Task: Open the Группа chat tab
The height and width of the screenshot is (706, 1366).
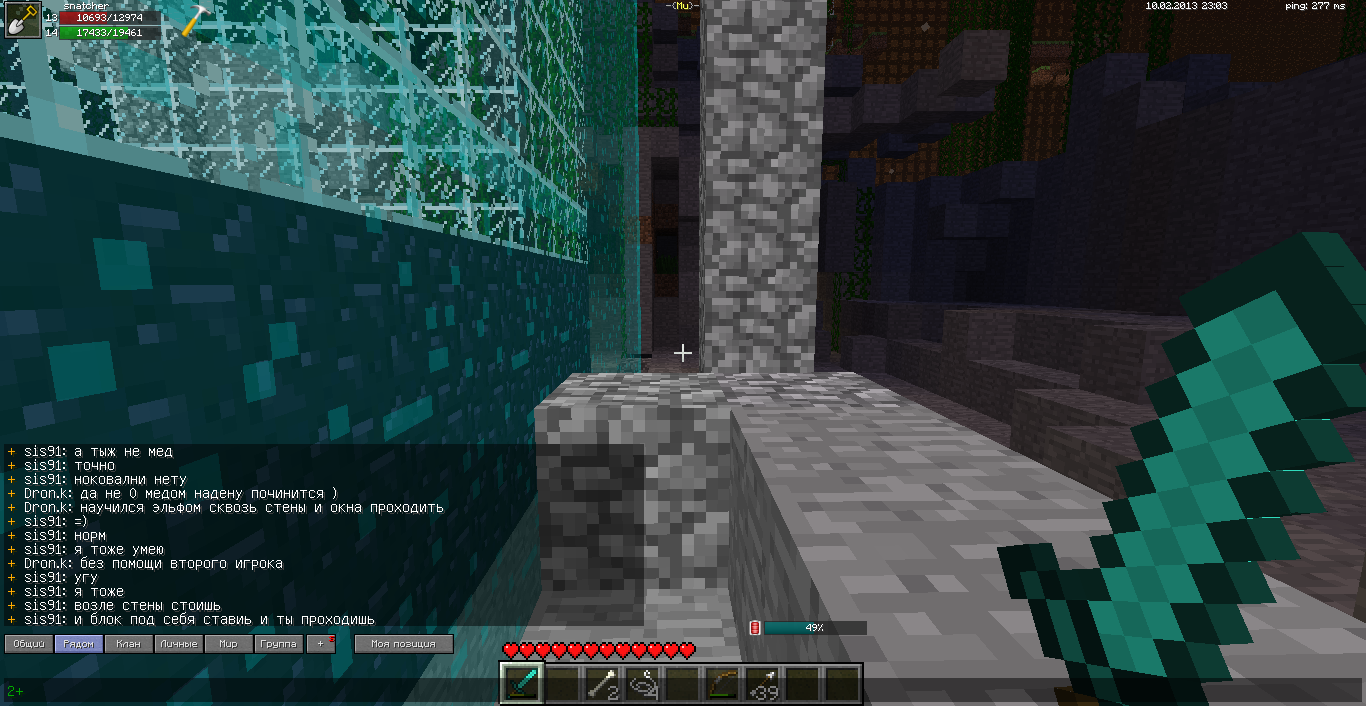Action: point(279,644)
